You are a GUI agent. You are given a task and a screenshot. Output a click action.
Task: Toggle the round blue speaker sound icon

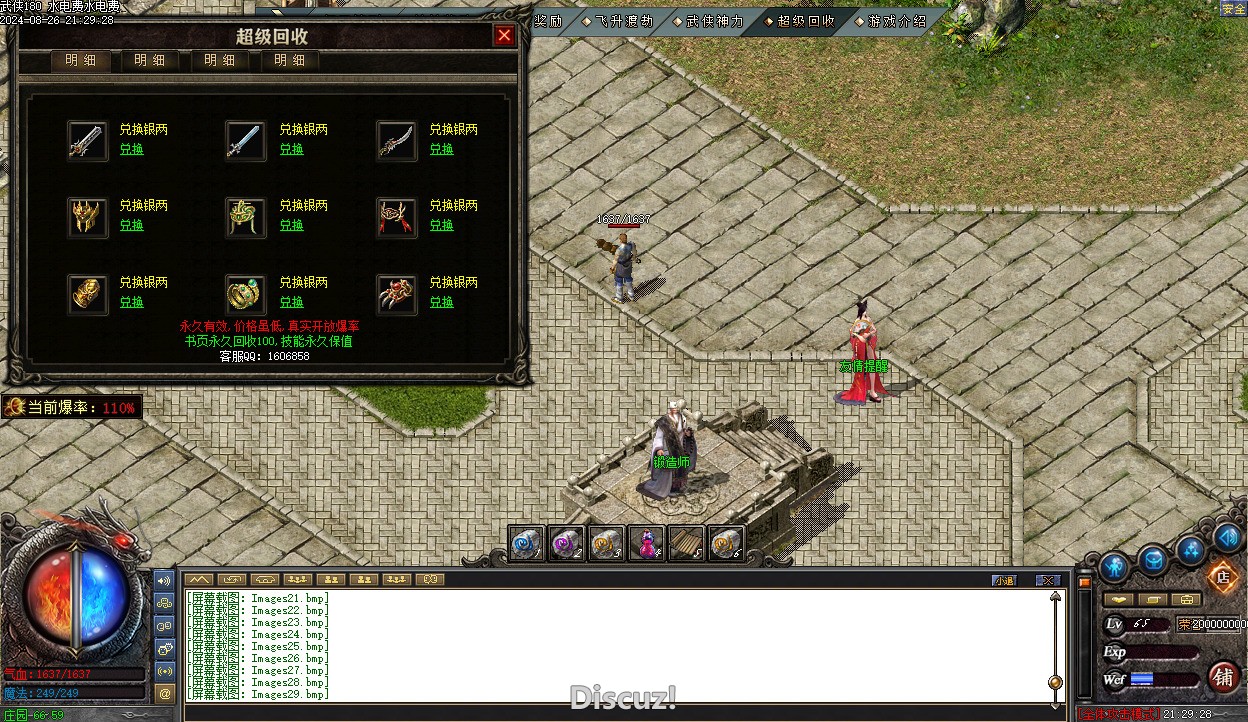point(1227,537)
